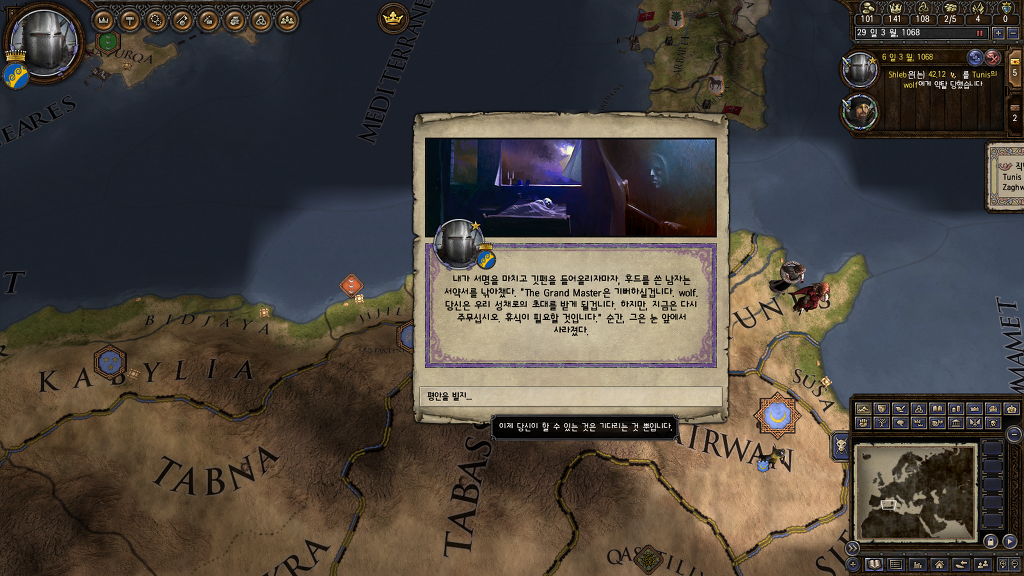
Task: Open the people tab in the top bar
Action: [x=286, y=20]
